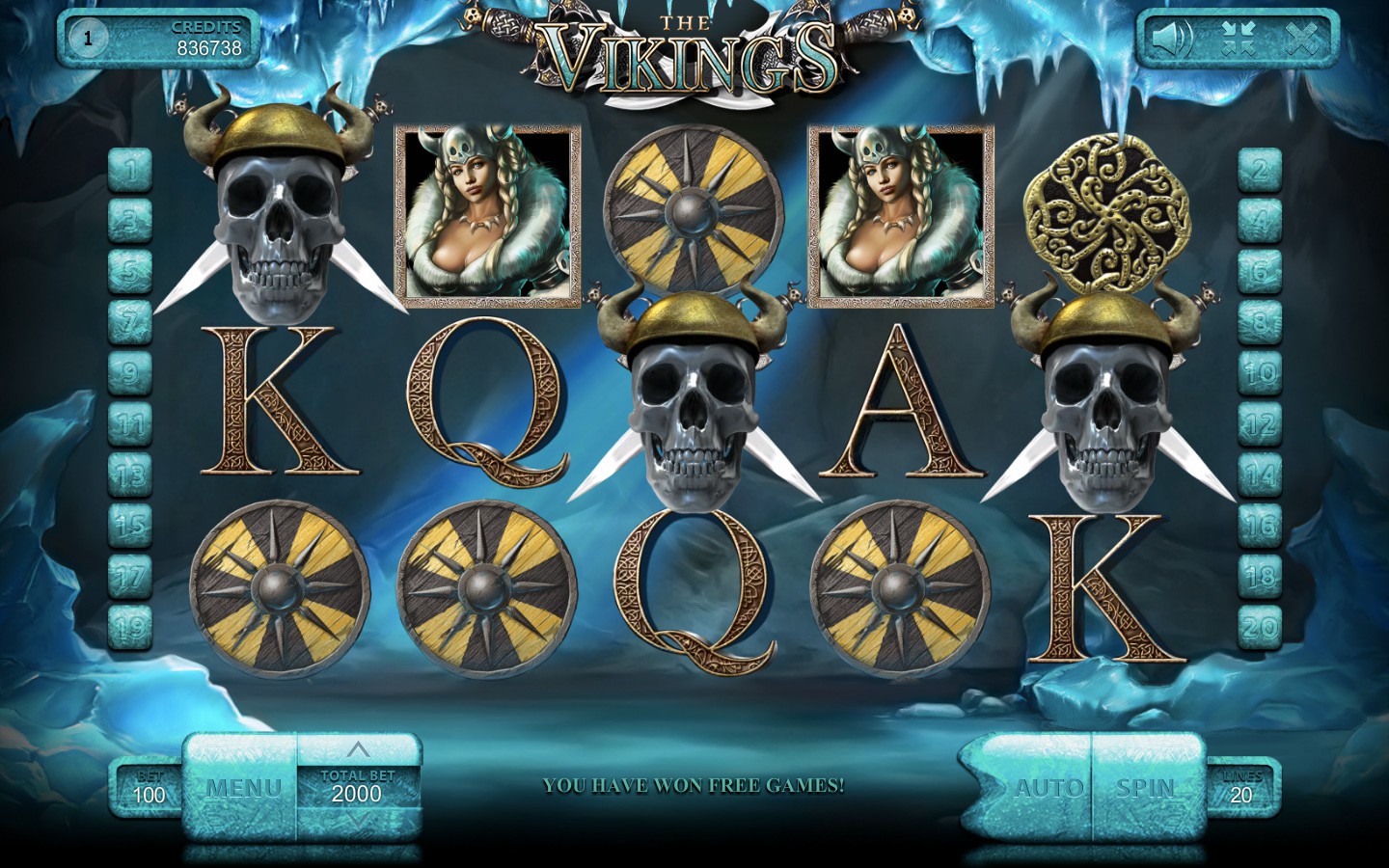This screenshot has height=868, width=1389.
Task: Open the MENU panel
Action: point(243,788)
